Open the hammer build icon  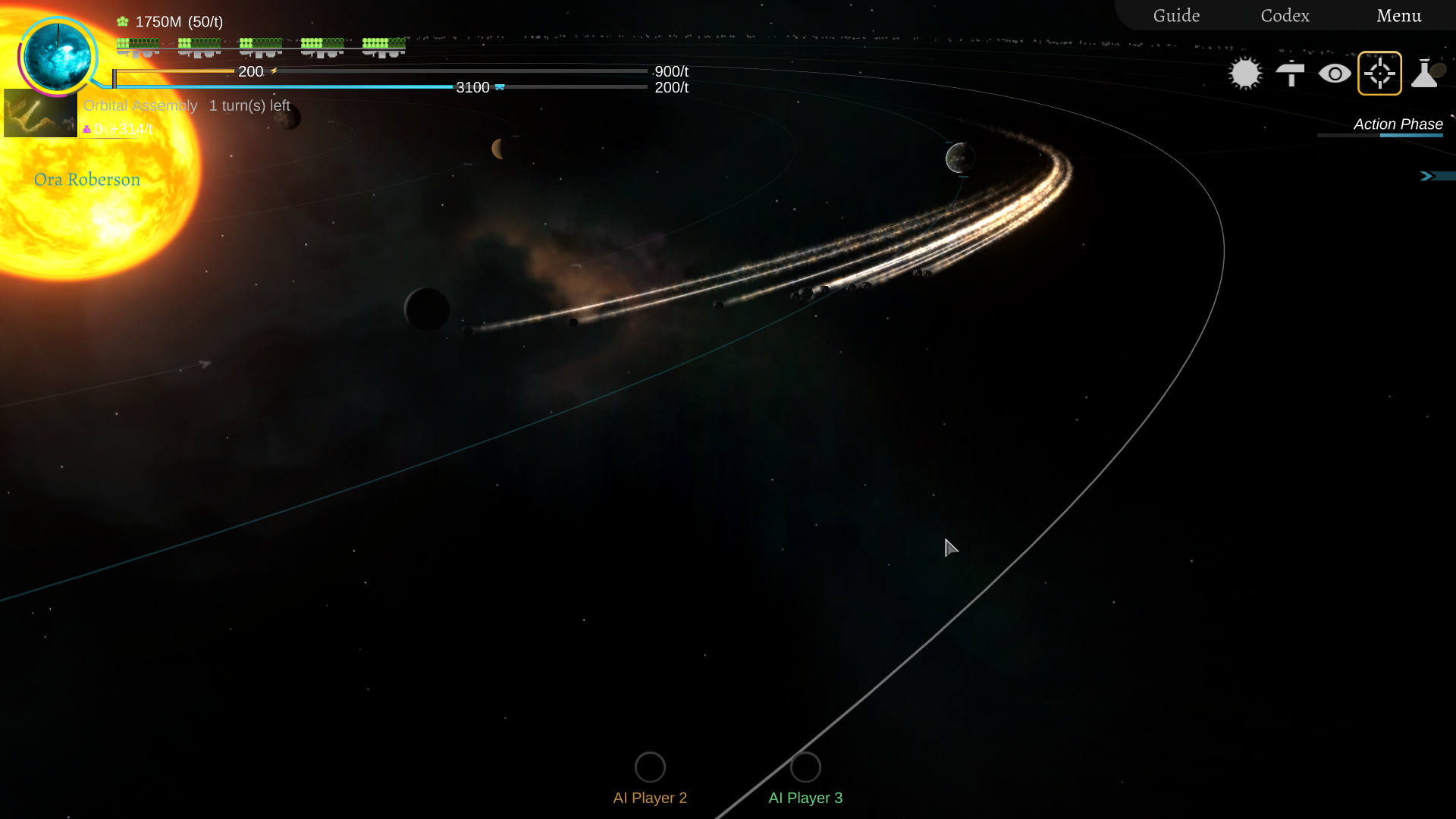tap(1290, 74)
